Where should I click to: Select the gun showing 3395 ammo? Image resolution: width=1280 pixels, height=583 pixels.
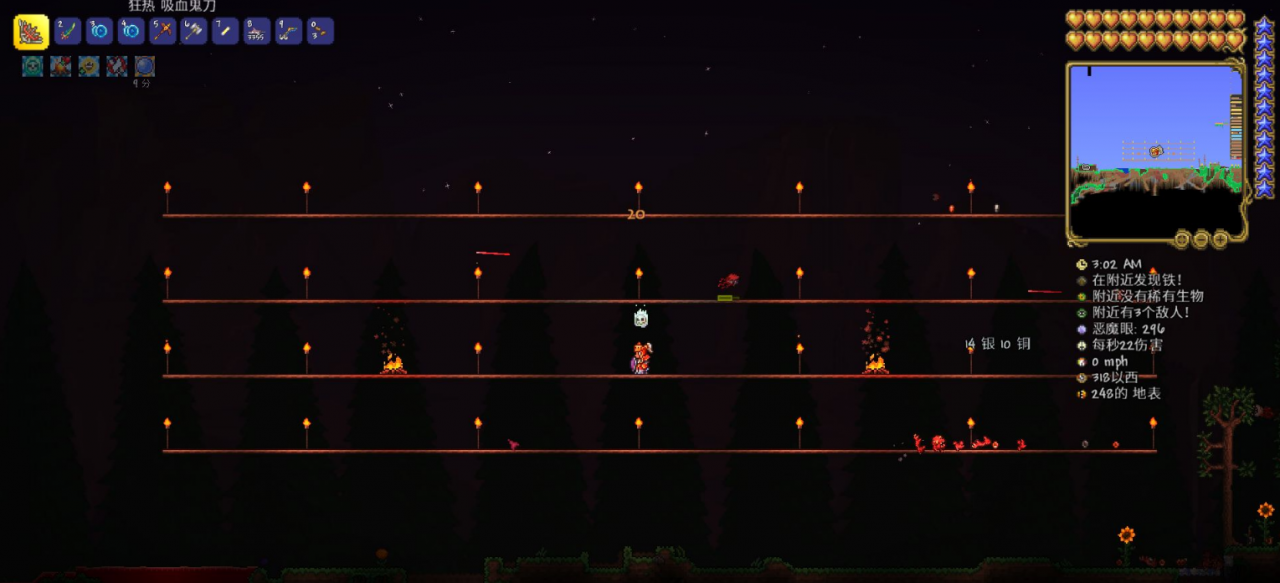click(257, 31)
